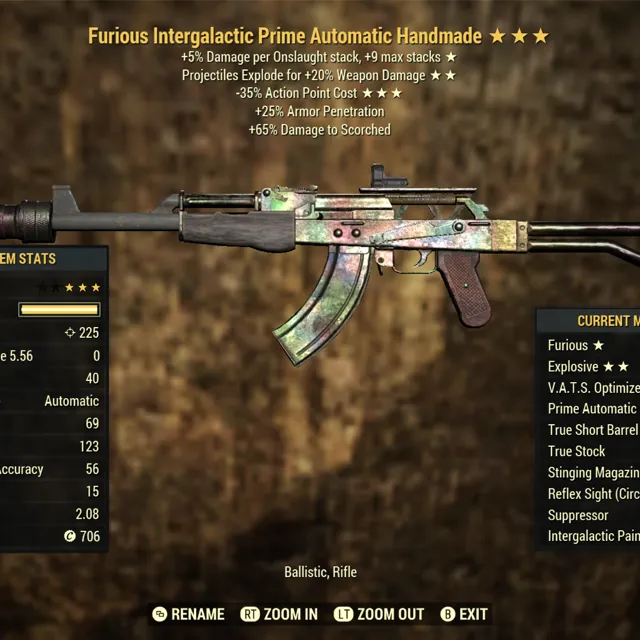
Task: Highlight the True Short Barrel mod
Action: coord(593,430)
